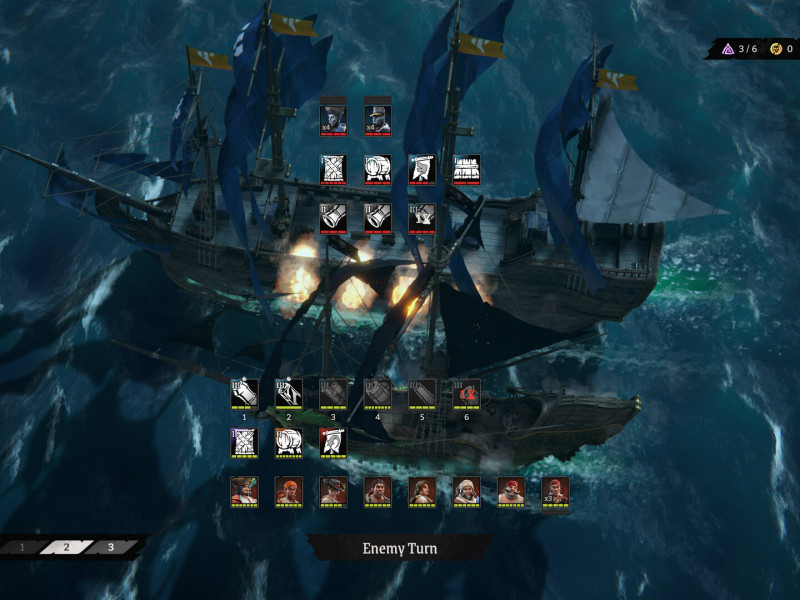Select the brown-haired woman crew portrait
Viewport: 800px width, 600px height.
tap(422, 490)
